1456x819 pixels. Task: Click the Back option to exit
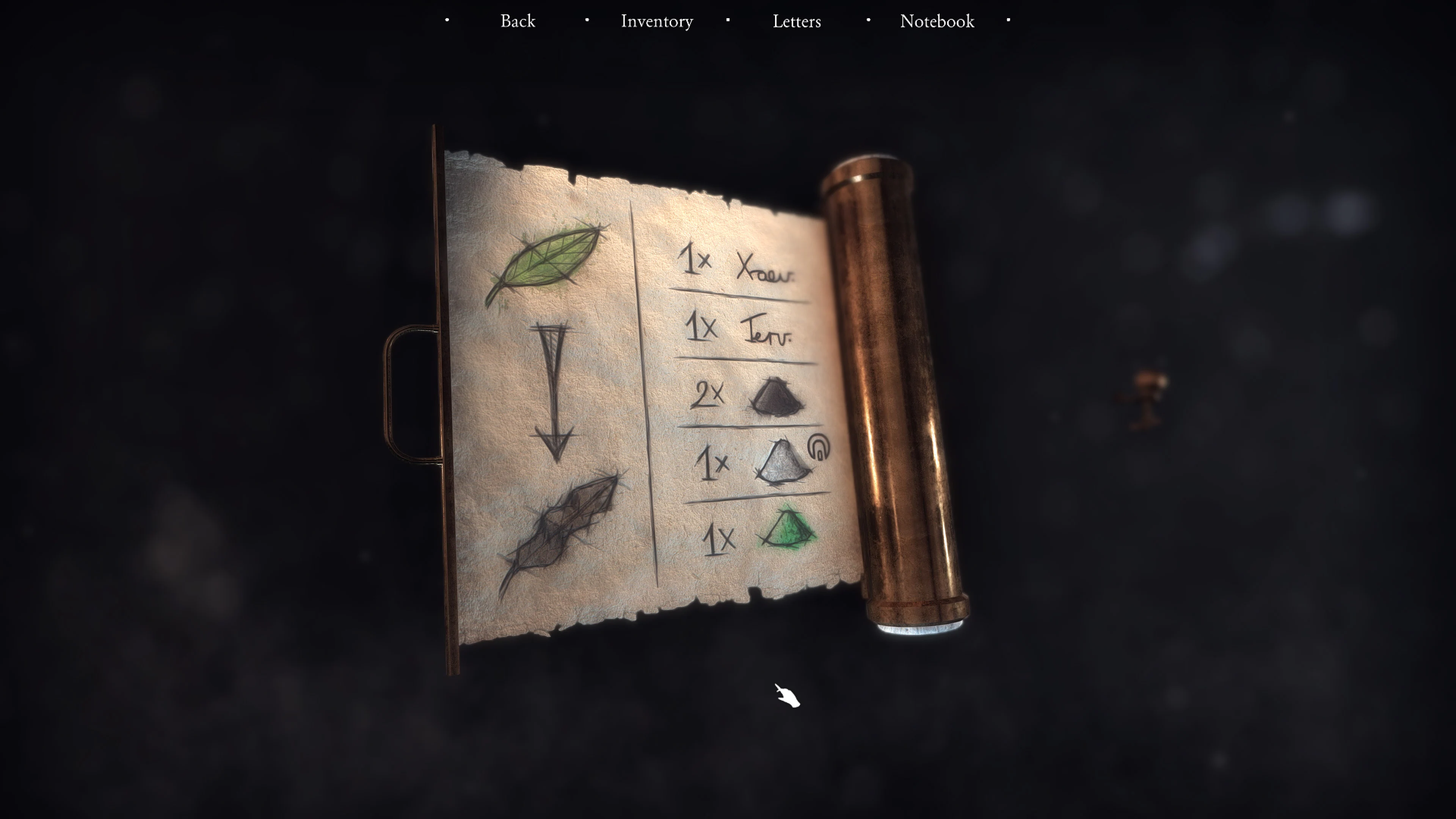(x=518, y=22)
